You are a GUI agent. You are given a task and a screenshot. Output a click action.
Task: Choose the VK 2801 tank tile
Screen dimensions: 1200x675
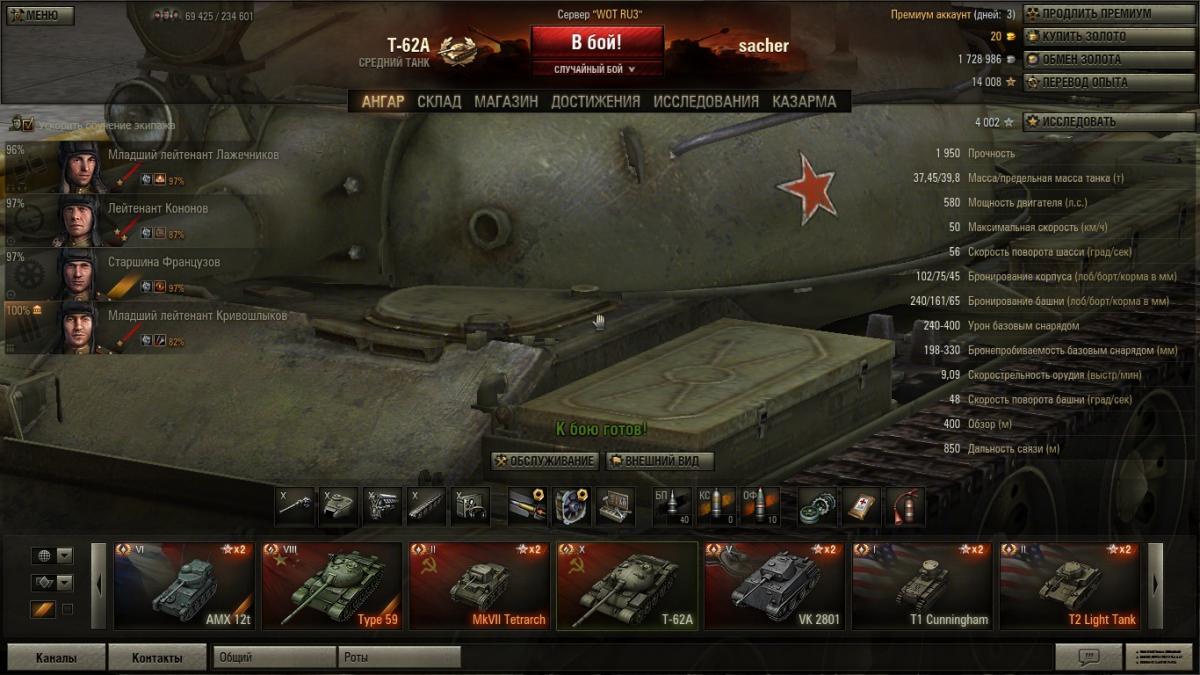point(773,586)
